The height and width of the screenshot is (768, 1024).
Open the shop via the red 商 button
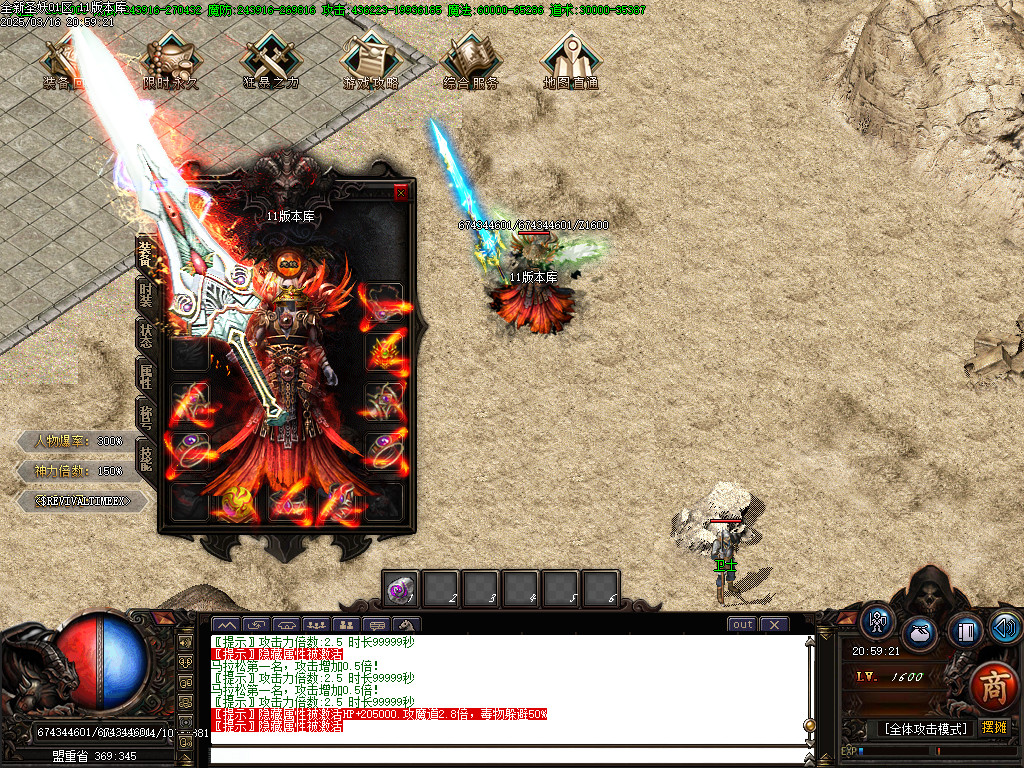[993, 686]
